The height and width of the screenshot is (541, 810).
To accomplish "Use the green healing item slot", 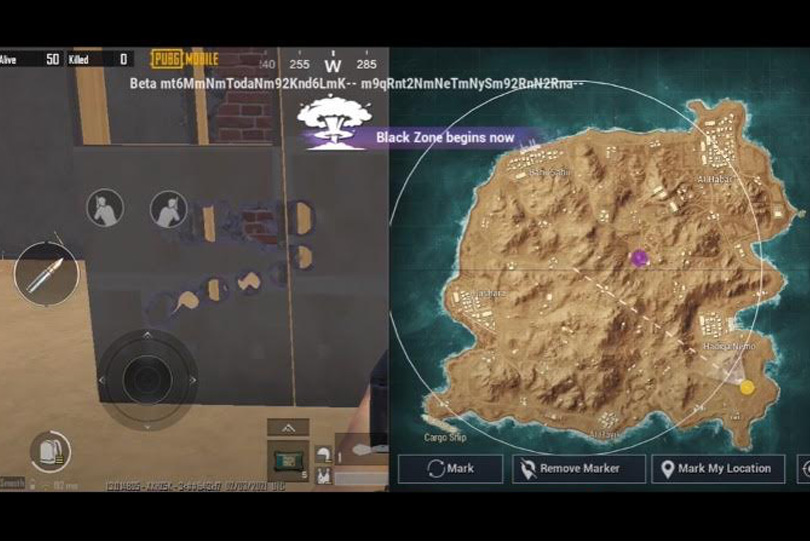I will 287,460.
